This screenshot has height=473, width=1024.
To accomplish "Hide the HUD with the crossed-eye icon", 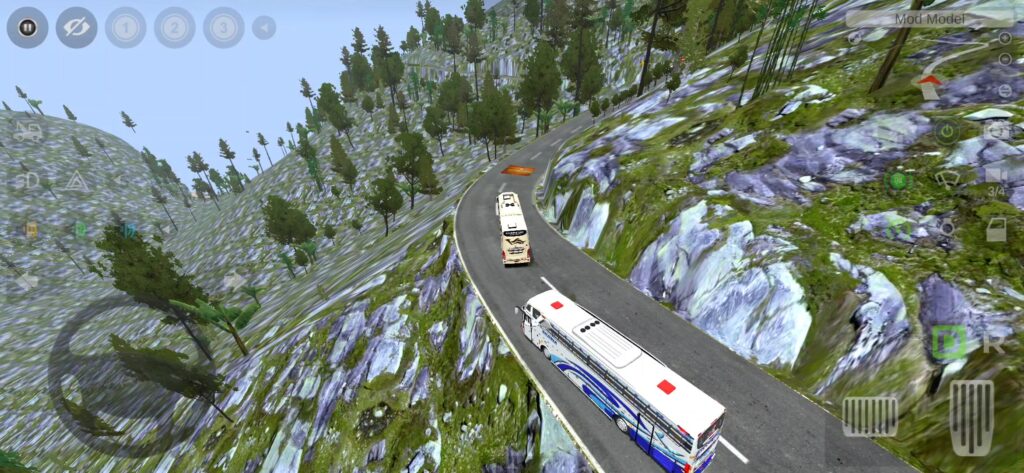I will pyautogui.click(x=76, y=27).
